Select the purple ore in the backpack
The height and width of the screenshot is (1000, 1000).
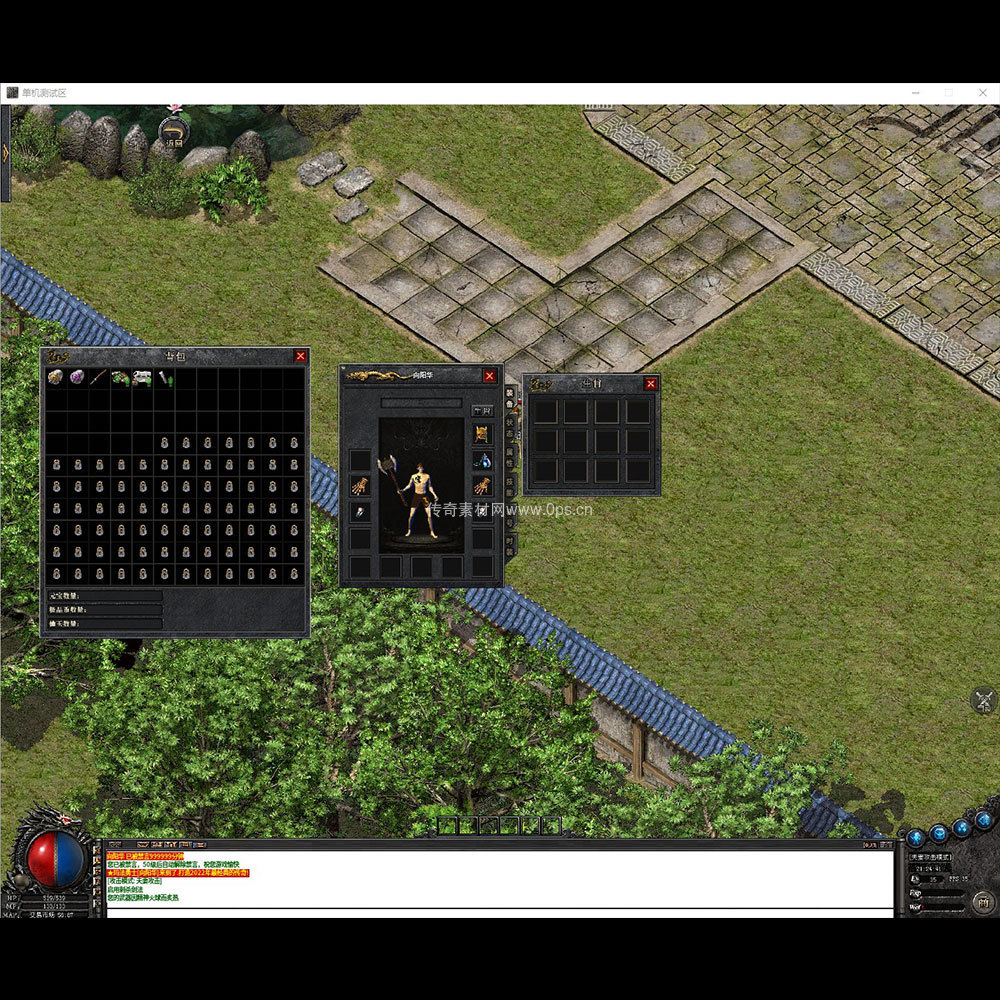click(x=77, y=378)
